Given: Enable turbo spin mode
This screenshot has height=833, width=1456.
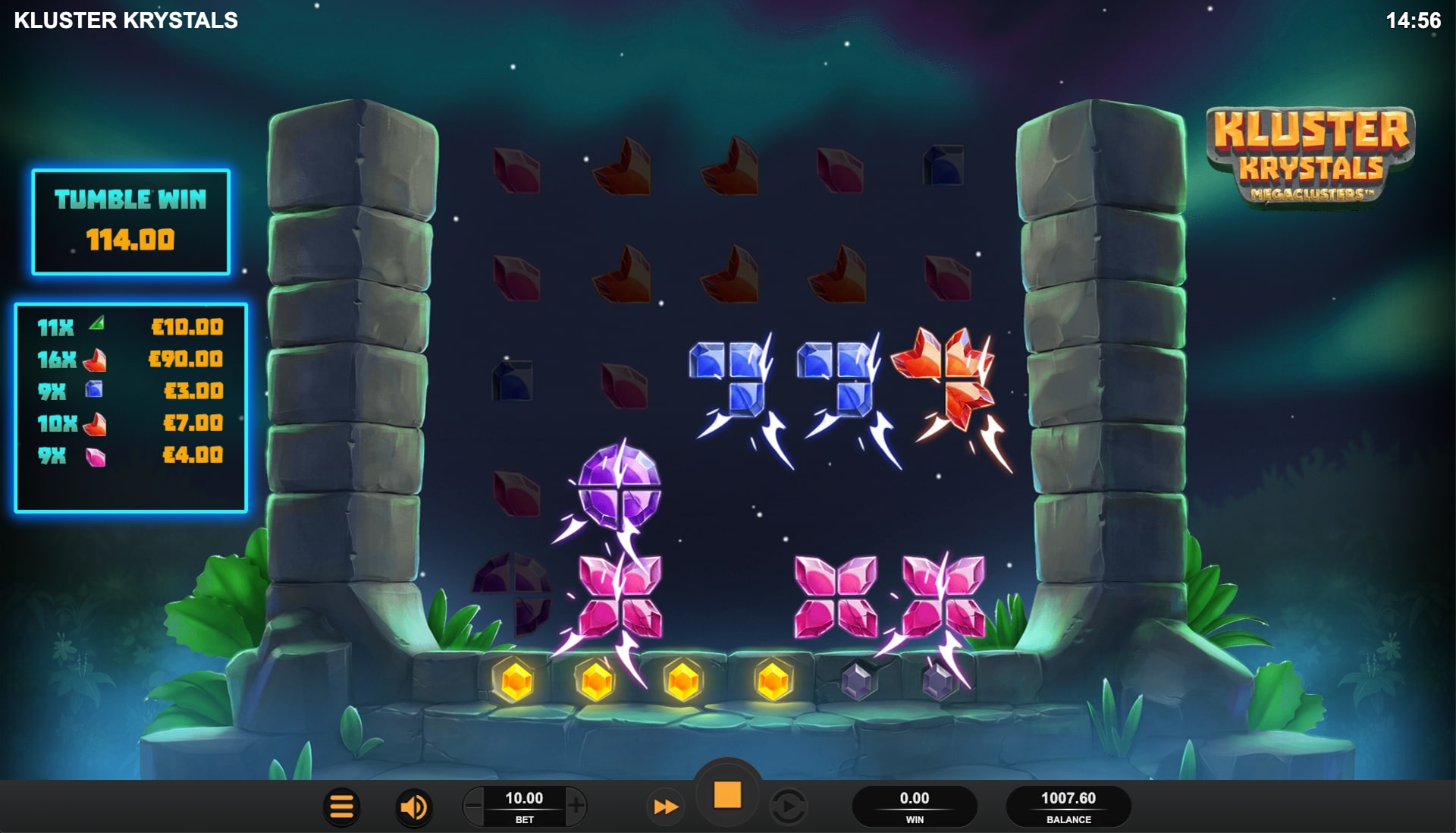Looking at the screenshot, I should pos(665,806).
